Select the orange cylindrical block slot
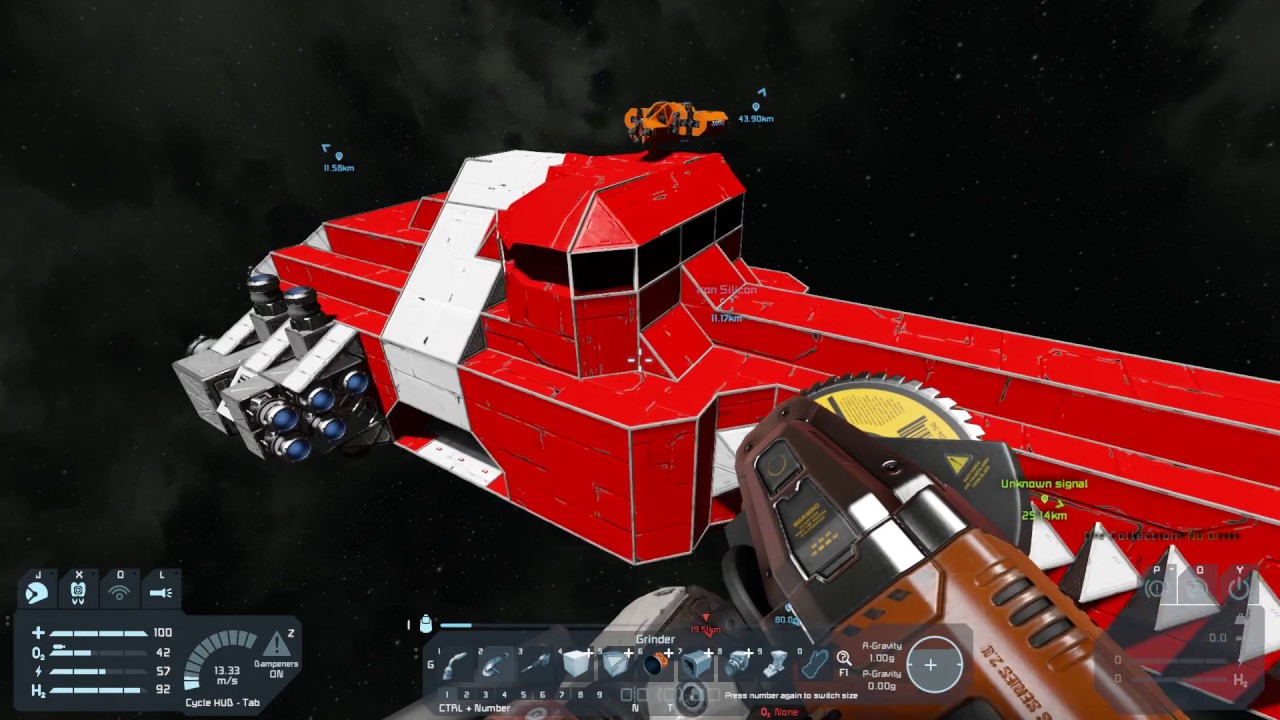This screenshot has height=720, width=1280. click(x=655, y=663)
